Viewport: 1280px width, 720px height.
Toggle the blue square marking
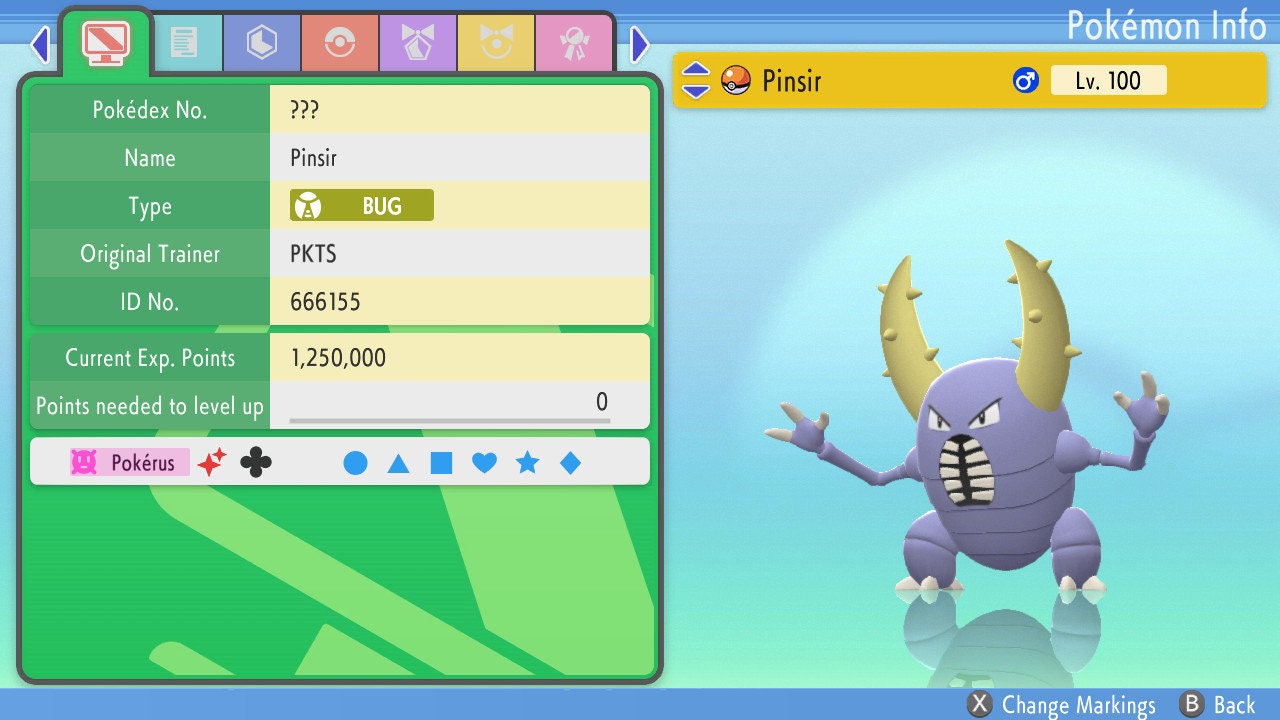click(x=441, y=463)
